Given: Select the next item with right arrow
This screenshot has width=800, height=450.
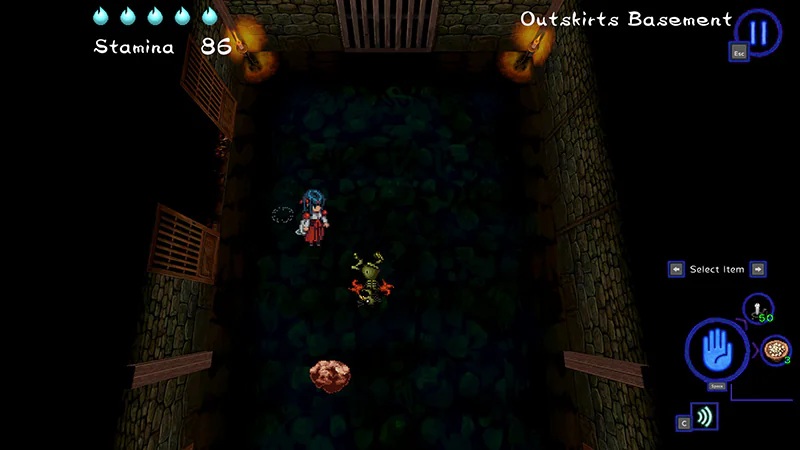Looking at the screenshot, I should click(x=758, y=269).
